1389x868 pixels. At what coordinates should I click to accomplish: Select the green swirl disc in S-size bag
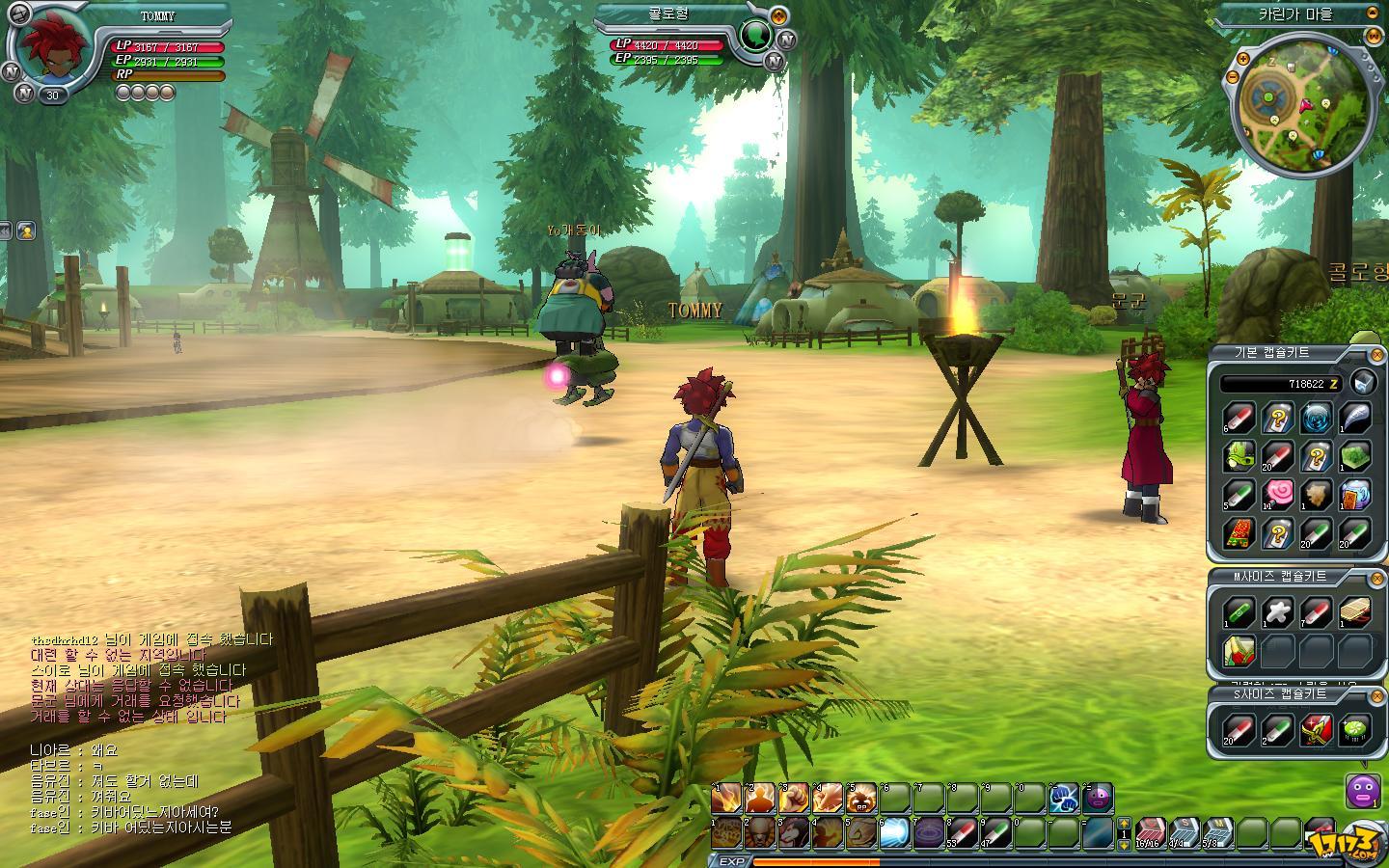tap(1355, 729)
